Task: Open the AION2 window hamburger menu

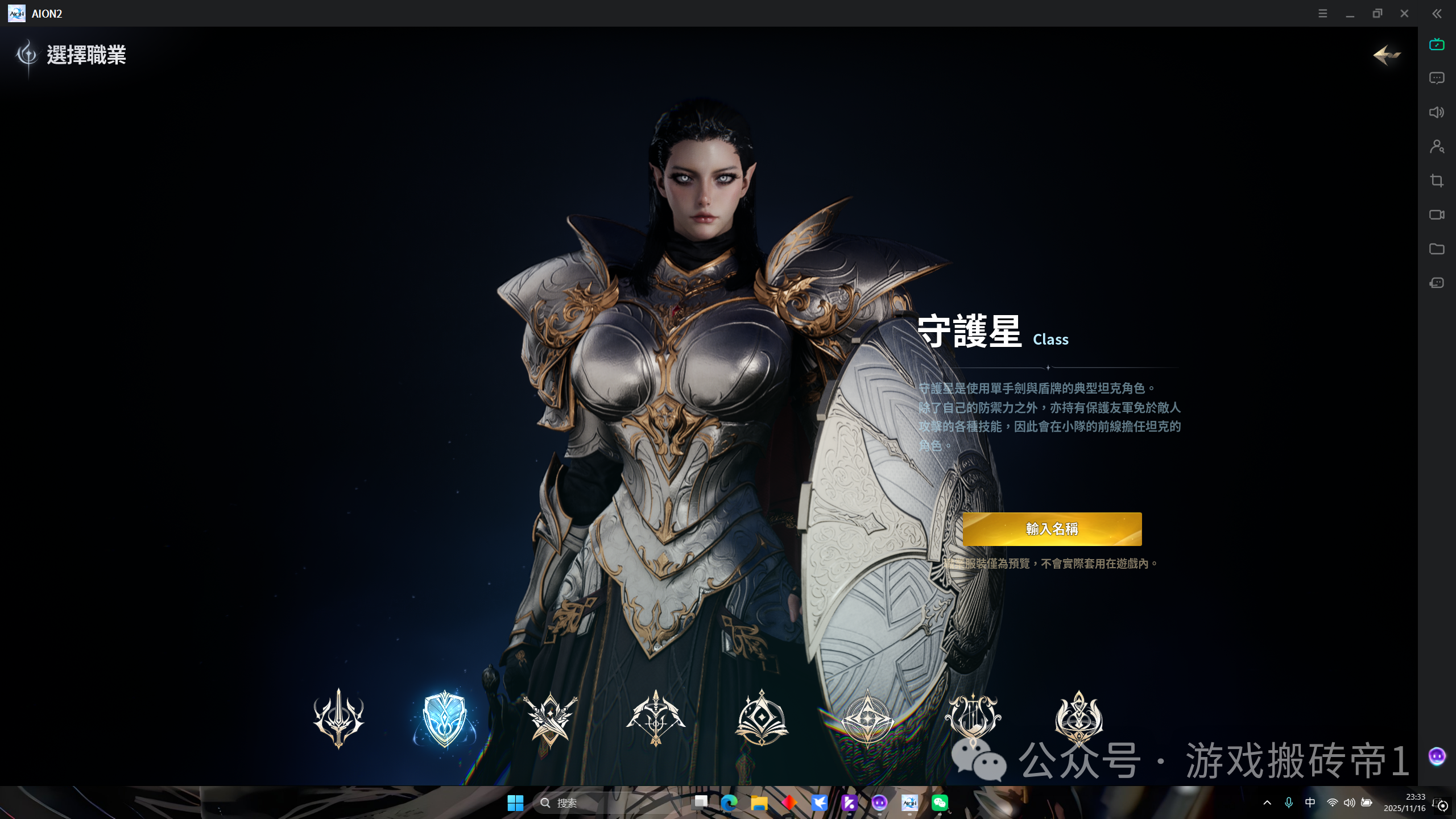Action: pos(1322,13)
